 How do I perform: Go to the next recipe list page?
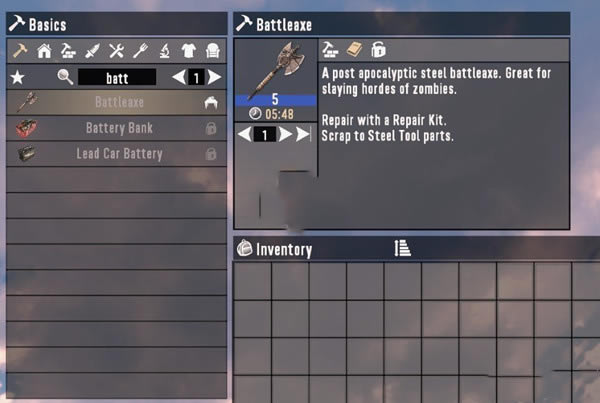pyautogui.click(x=215, y=77)
